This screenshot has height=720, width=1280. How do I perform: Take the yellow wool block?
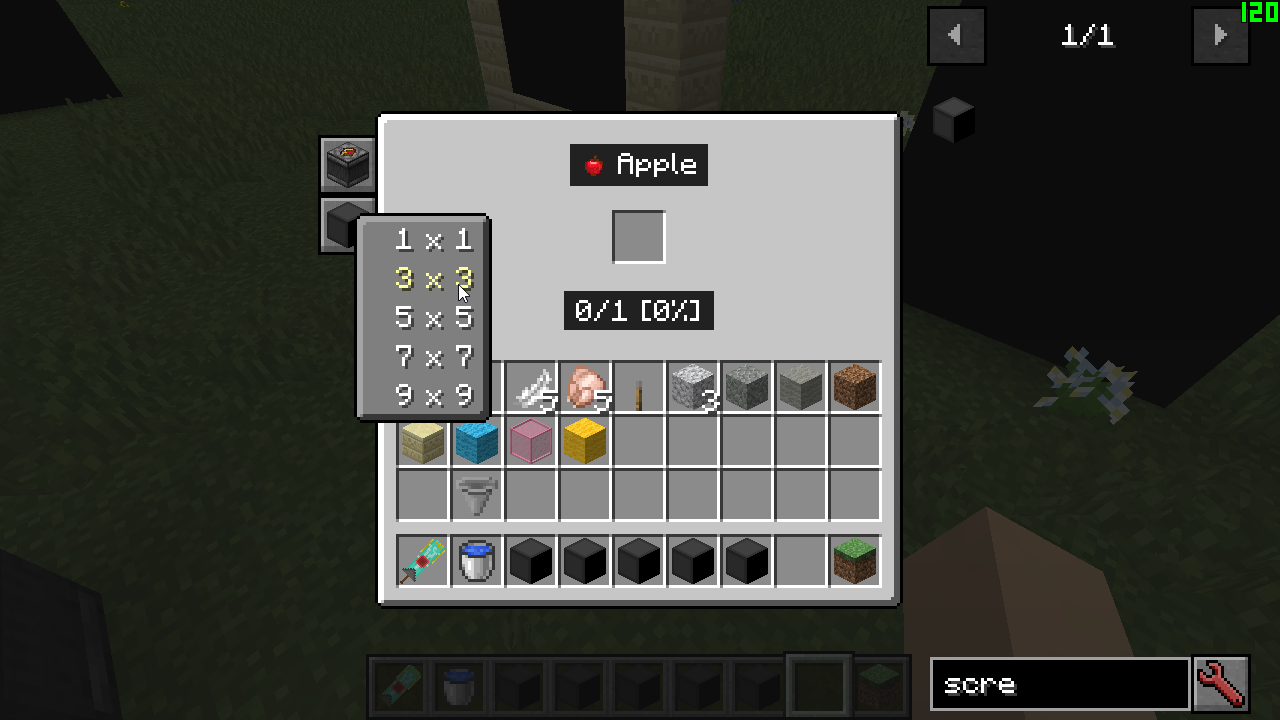tap(585, 441)
